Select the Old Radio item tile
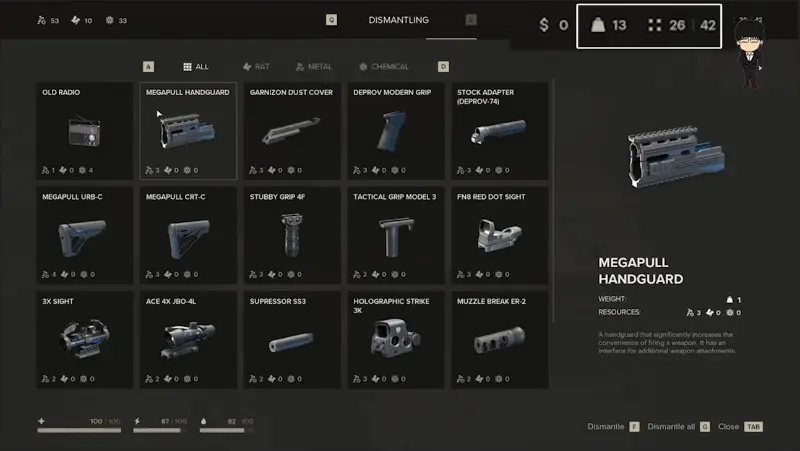 (x=85, y=131)
